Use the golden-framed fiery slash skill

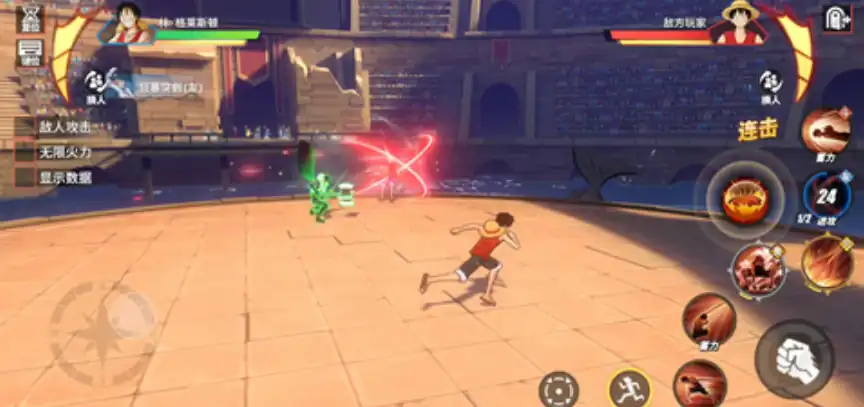[827, 262]
